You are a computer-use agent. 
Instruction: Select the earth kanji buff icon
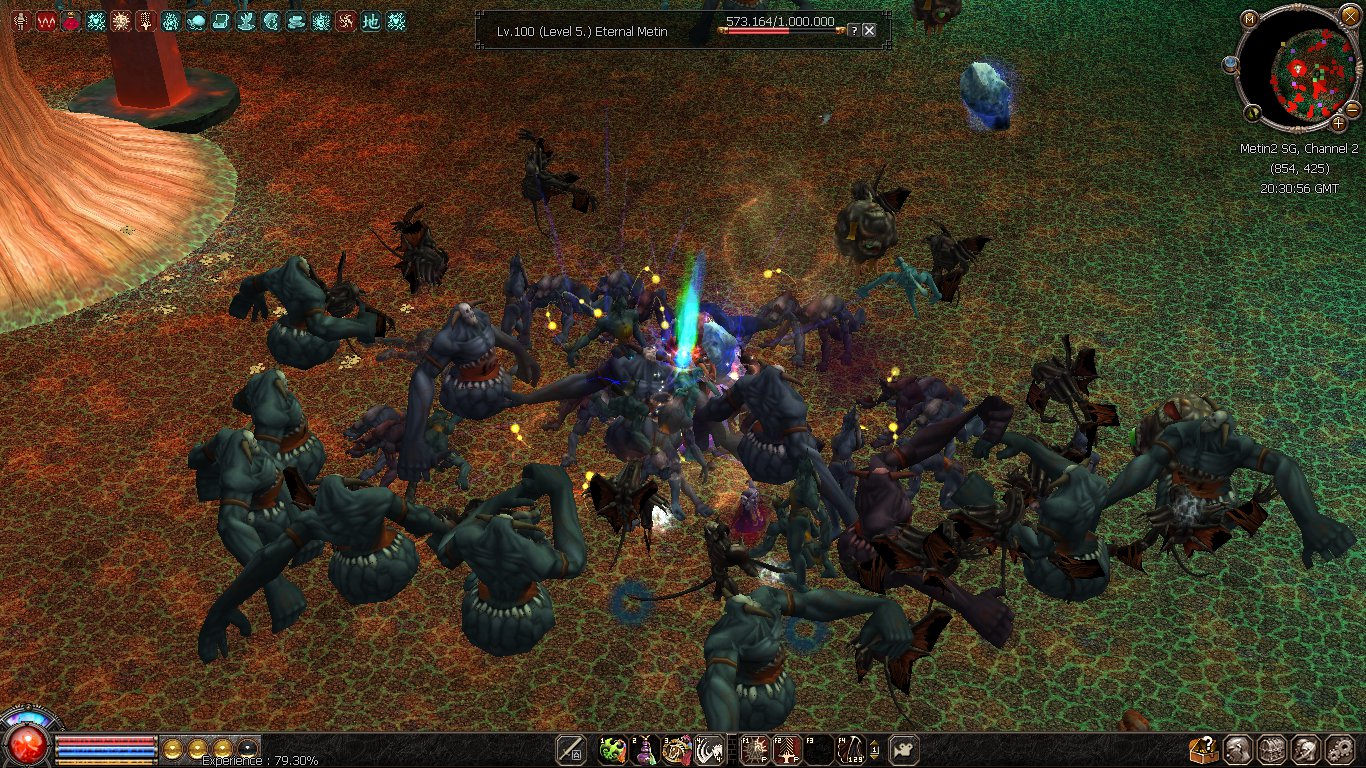(x=371, y=21)
